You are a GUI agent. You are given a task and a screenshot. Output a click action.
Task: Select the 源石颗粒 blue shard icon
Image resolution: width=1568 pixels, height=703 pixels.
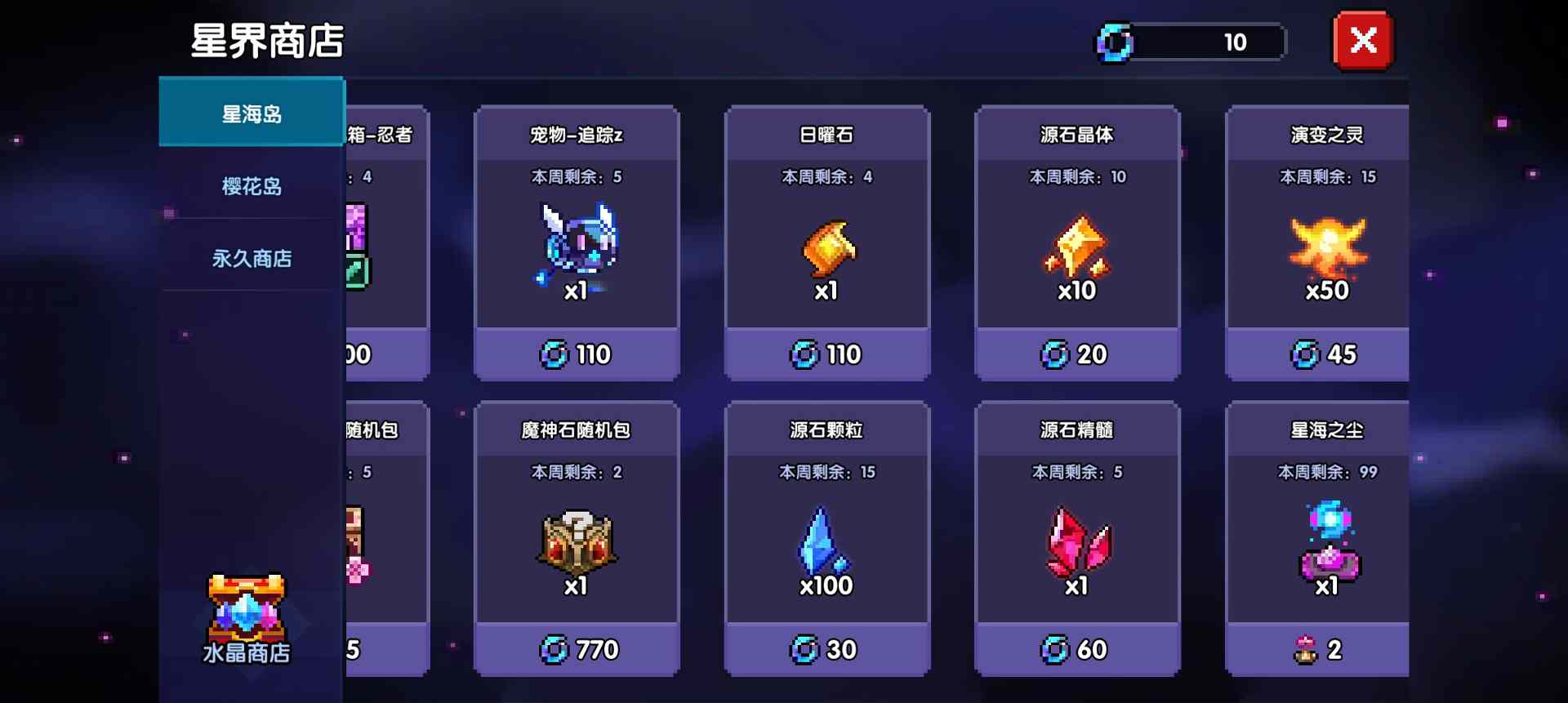point(825,543)
